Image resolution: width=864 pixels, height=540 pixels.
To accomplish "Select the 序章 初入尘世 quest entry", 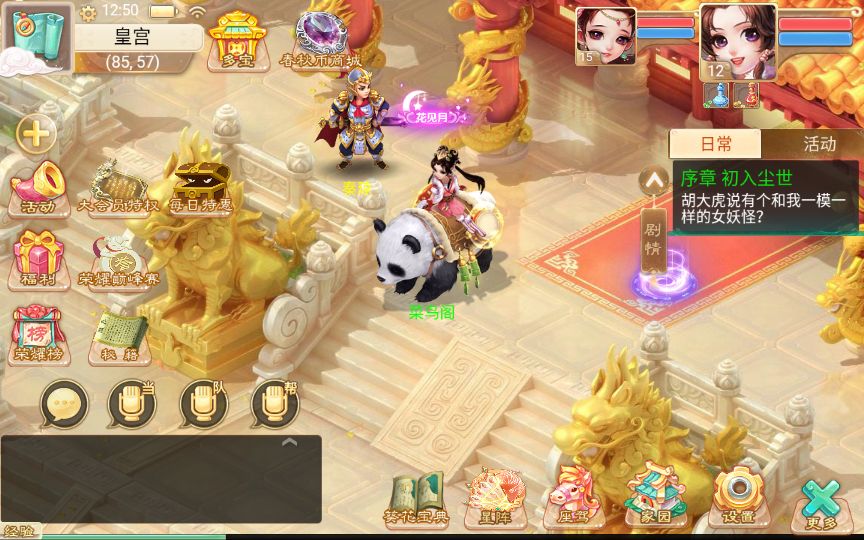I will [x=764, y=198].
